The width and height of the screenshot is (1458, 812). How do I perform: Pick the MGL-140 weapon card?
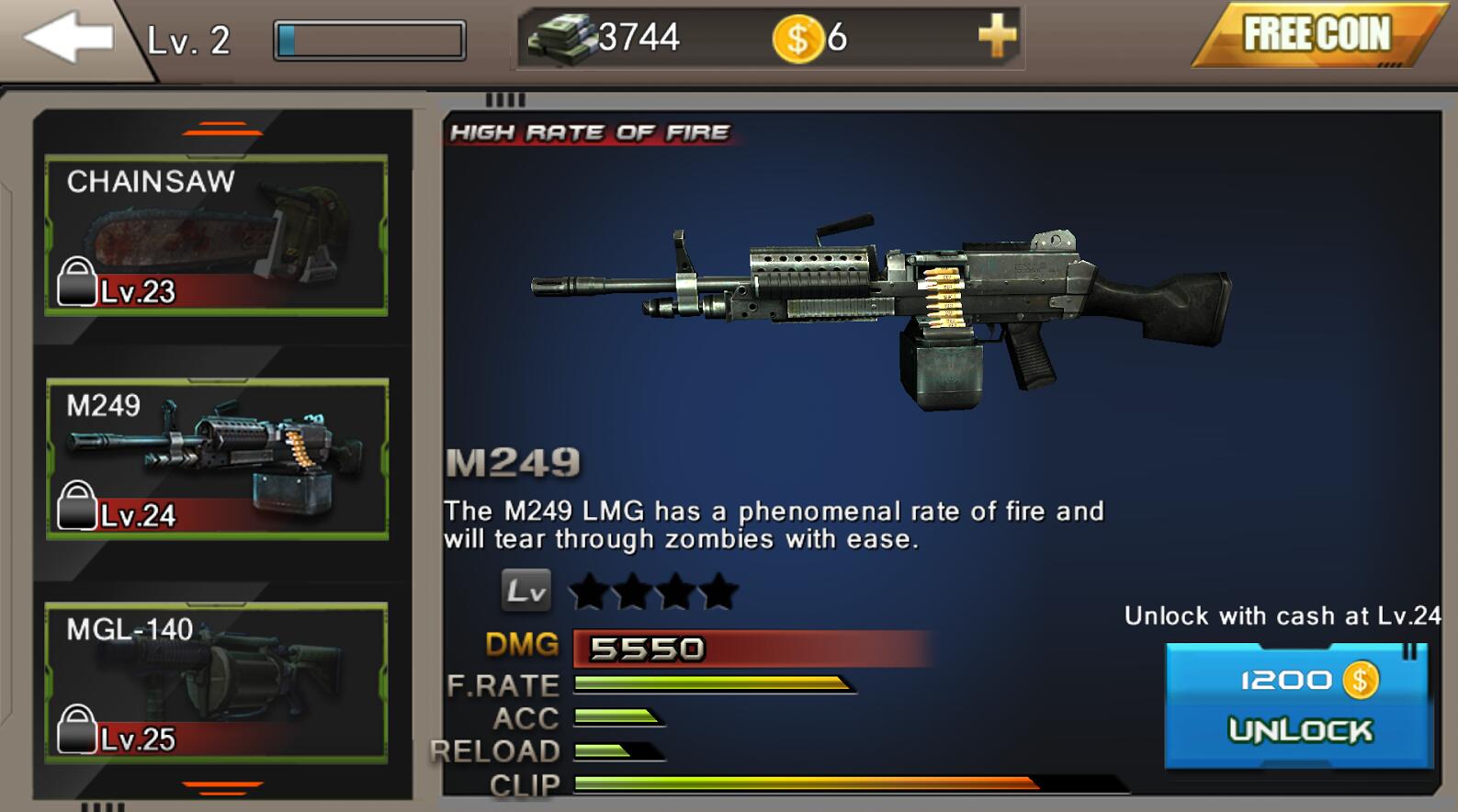click(x=217, y=682)
